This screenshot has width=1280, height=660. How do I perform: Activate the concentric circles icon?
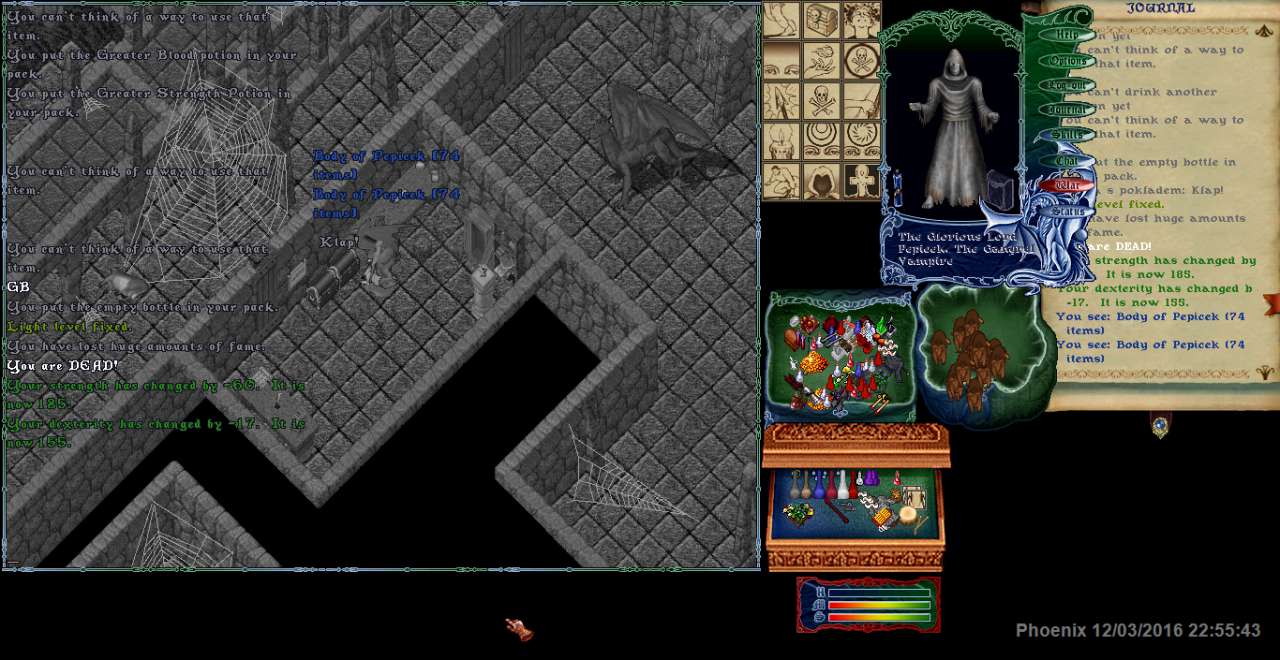pos(821,141)
